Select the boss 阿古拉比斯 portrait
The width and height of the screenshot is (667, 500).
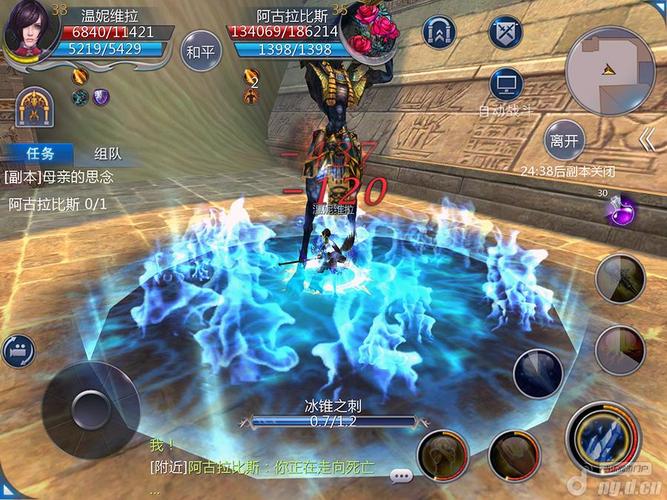click(x=368, y=28)
